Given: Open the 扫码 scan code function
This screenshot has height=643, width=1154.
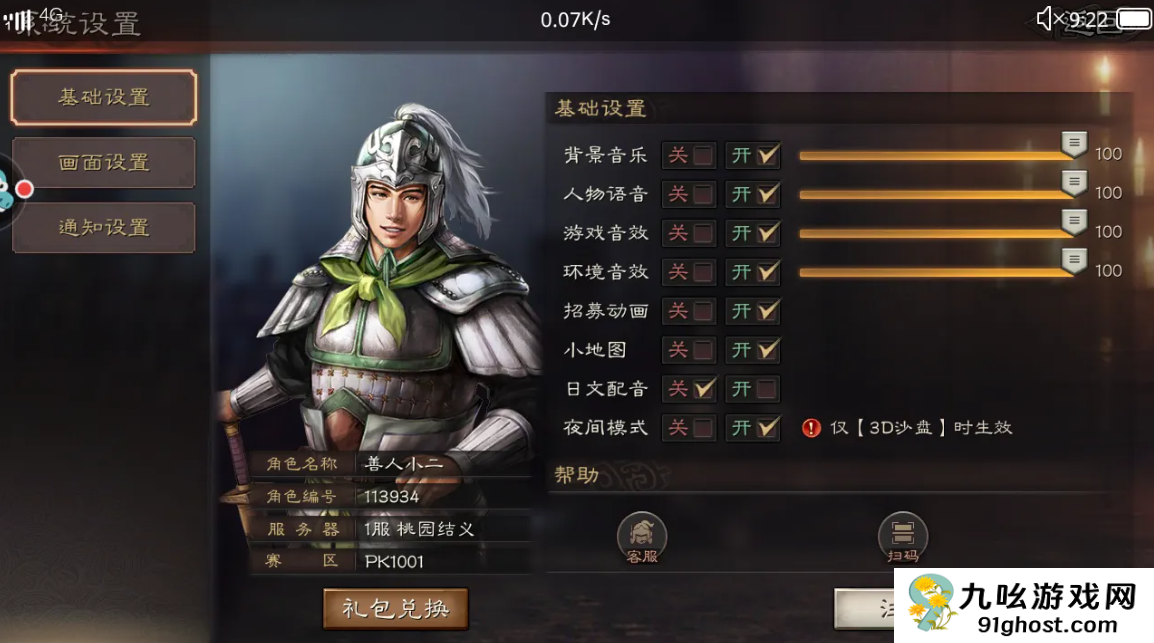Looking at the screenshot, I should [x=902, y=538].
